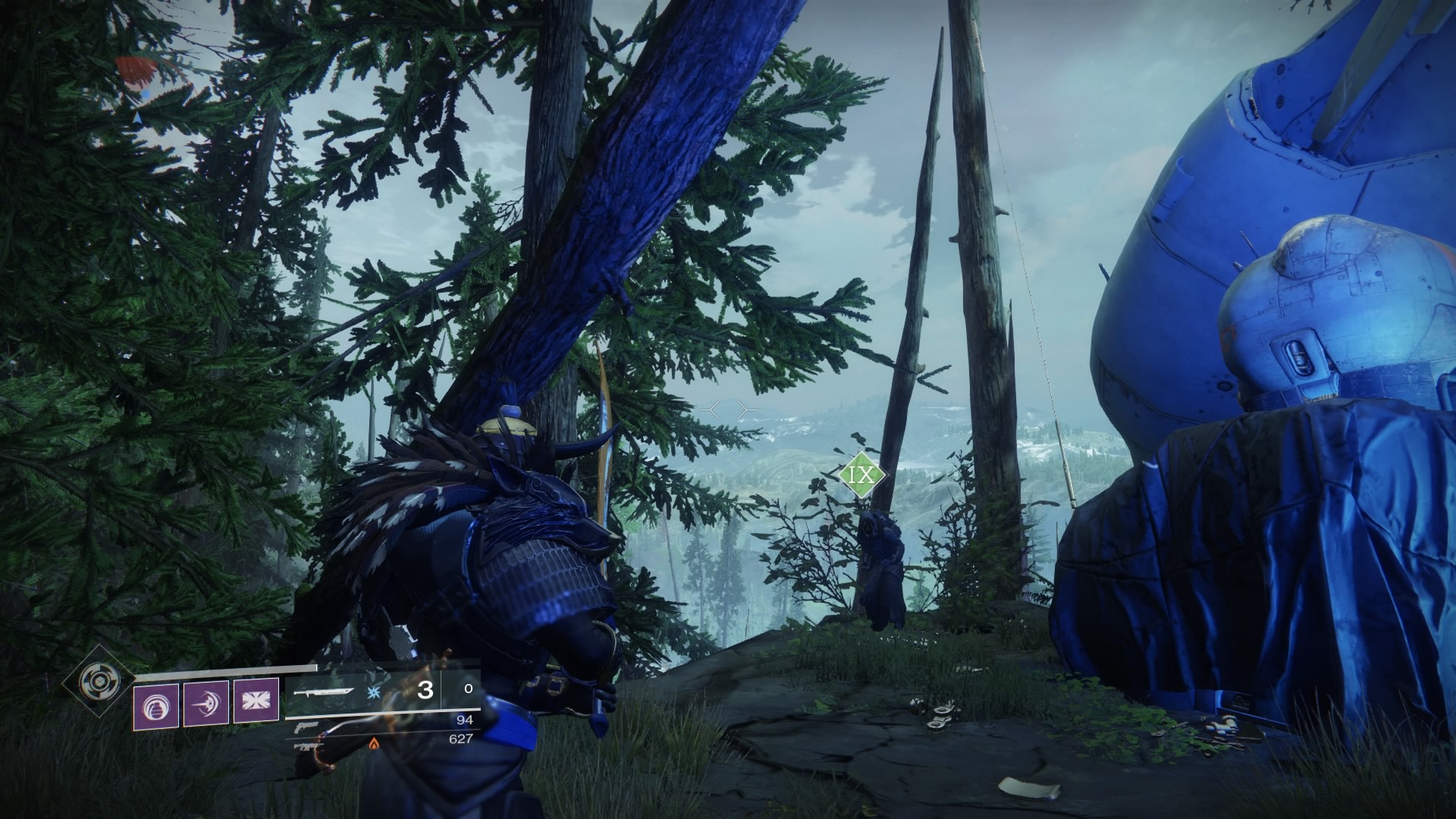Screen dimensions: 1456x819
Task: Click the green IX vendor marker
Action: (x=861, y=474)
